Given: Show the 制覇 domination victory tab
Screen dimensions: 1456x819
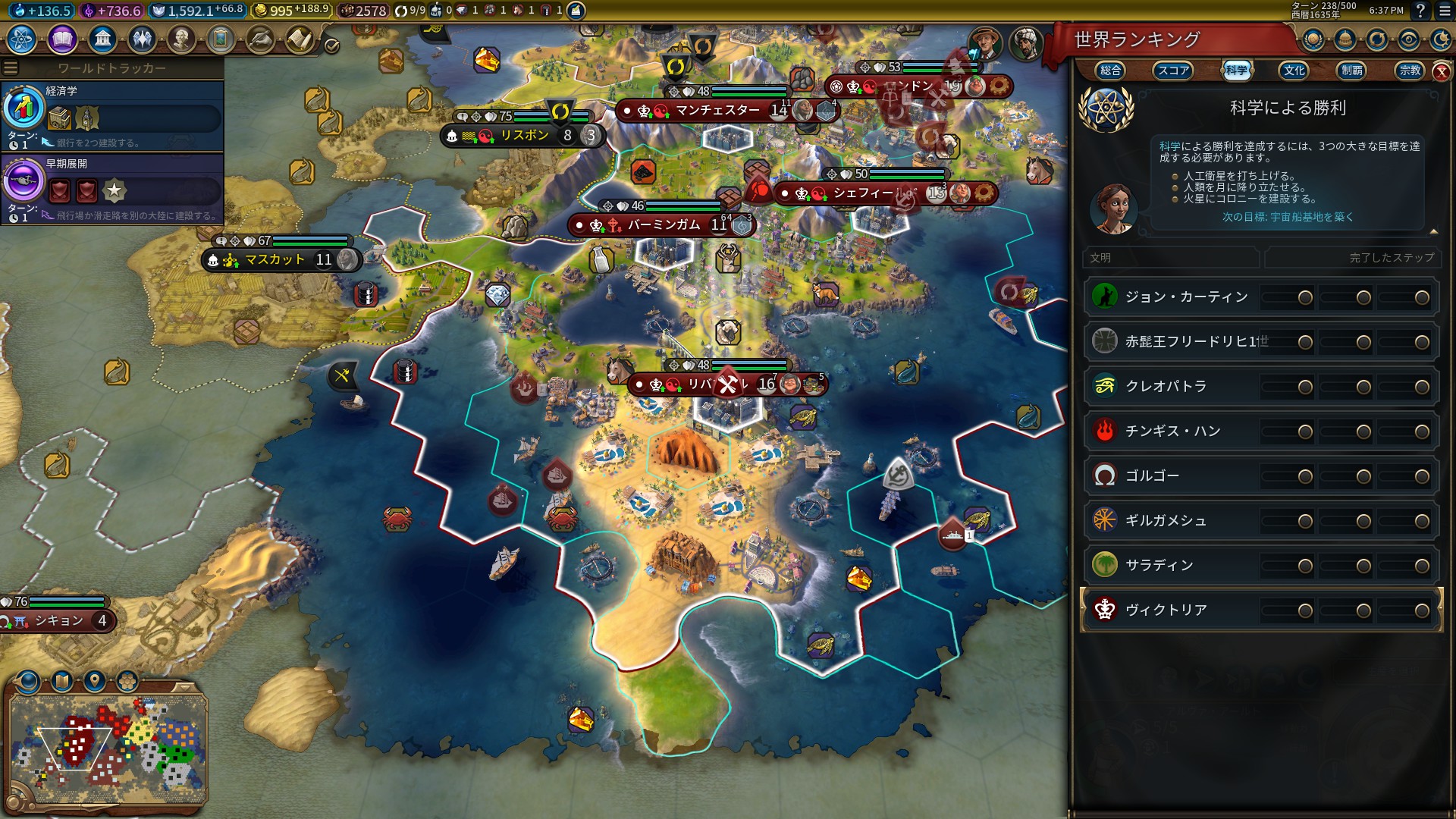Looking at the screenshot, I should tap(1351, 71).
